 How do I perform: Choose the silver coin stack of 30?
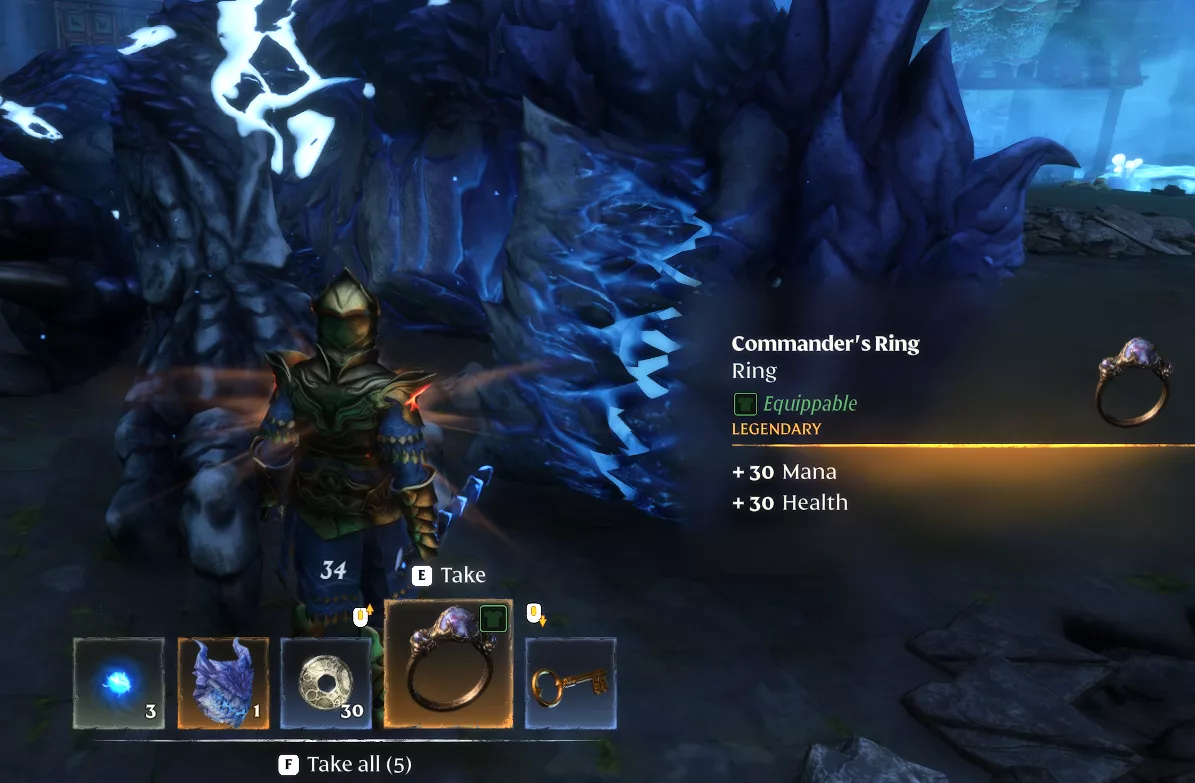[x=326, y=684]
